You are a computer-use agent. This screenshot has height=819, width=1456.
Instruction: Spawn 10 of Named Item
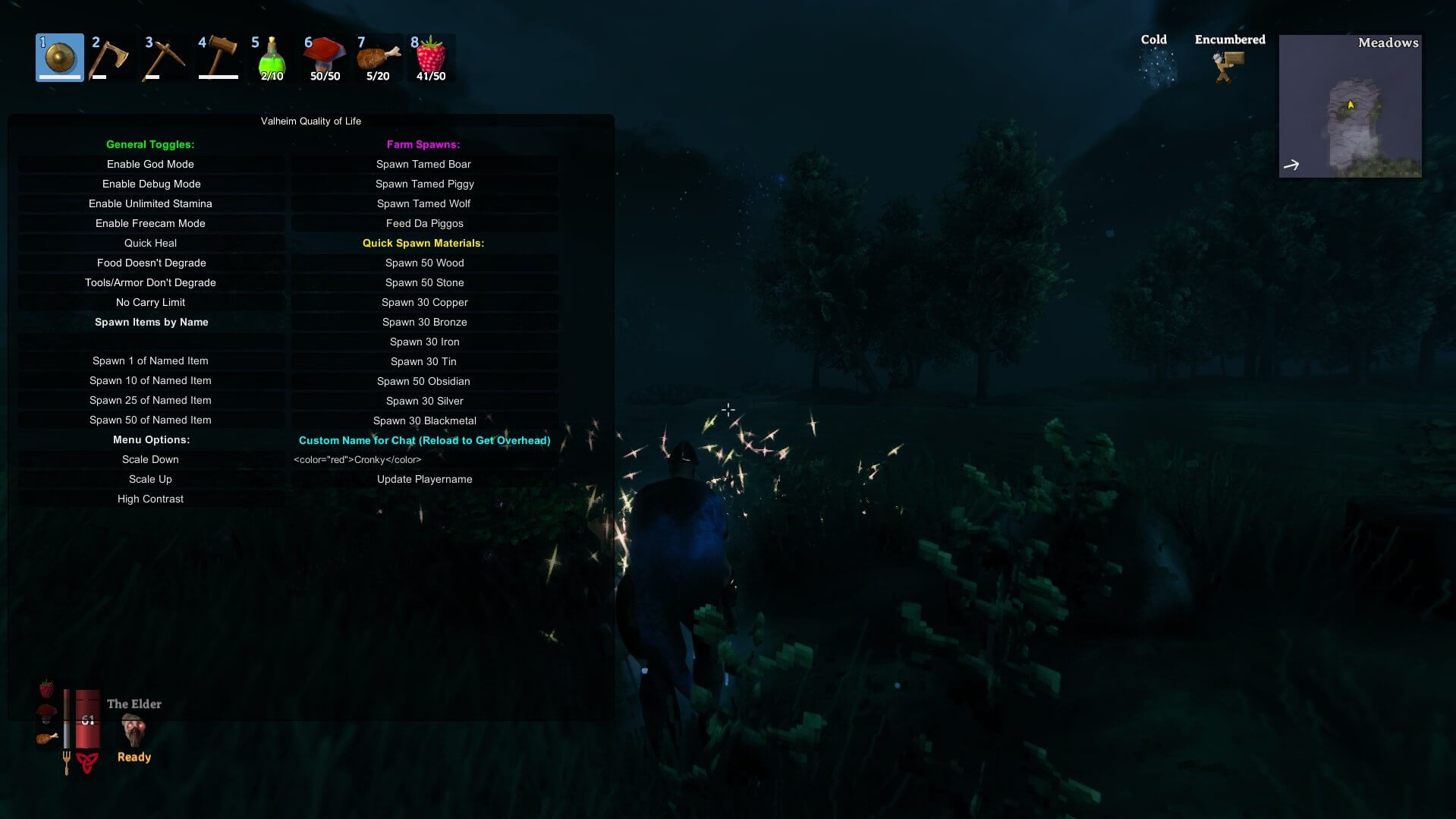(150, 380)
